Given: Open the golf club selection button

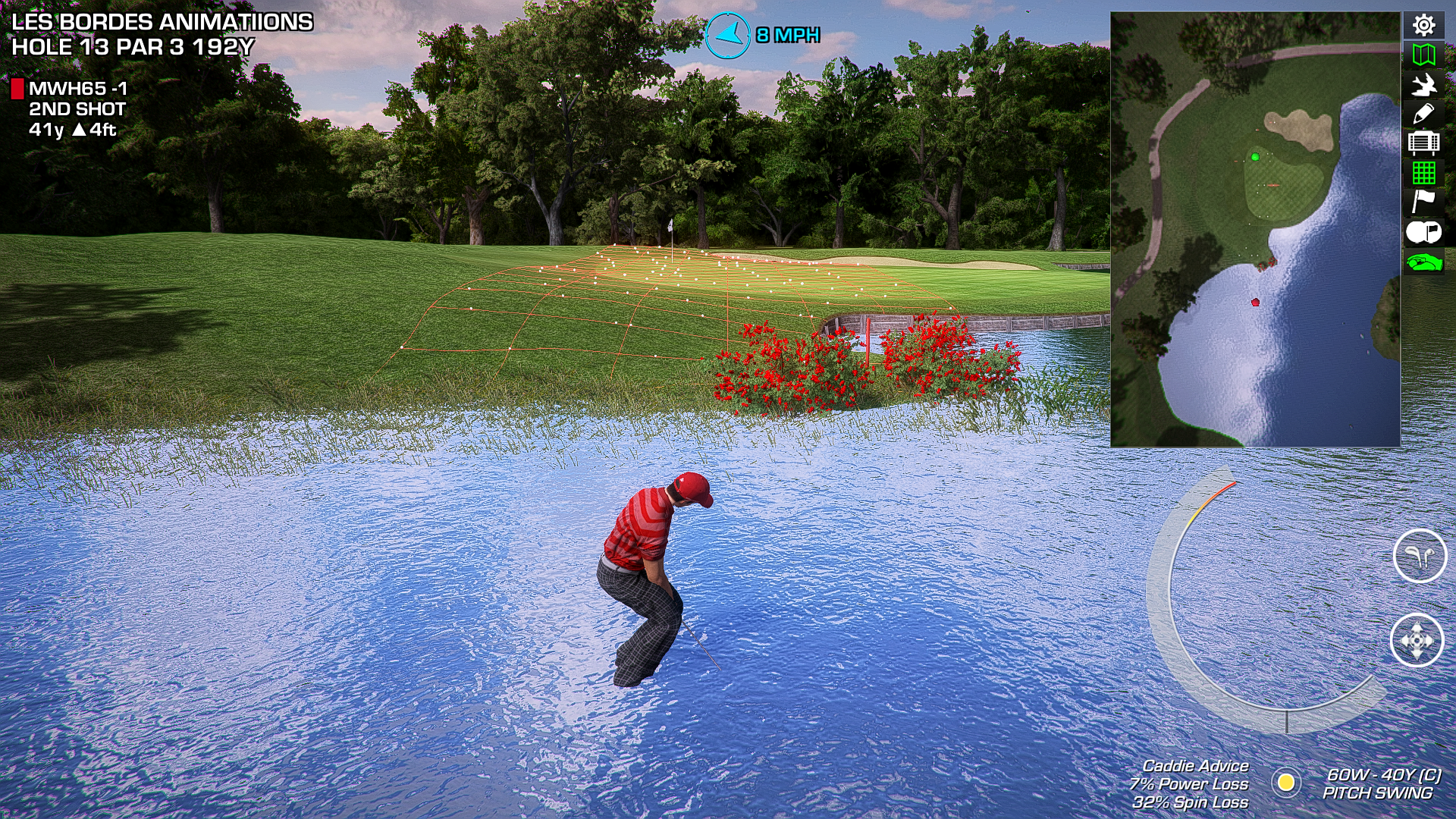Looking at the screenshot, I should pos(1420,556).
